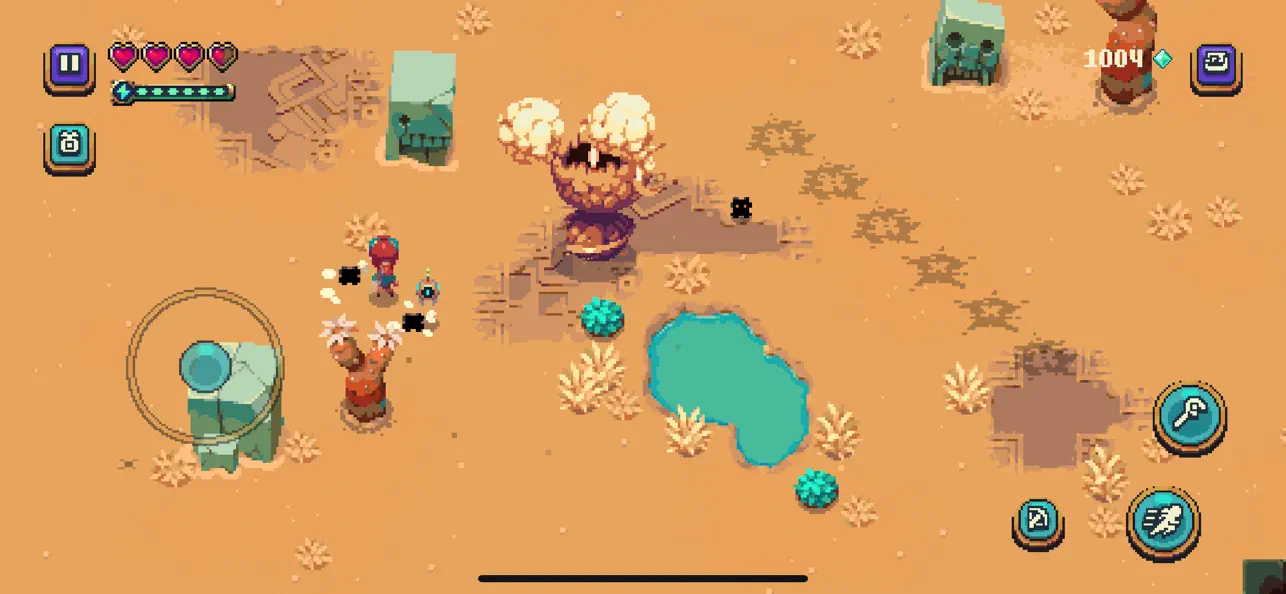Use the small crossbow gadget button

[x=1037, y=521]
